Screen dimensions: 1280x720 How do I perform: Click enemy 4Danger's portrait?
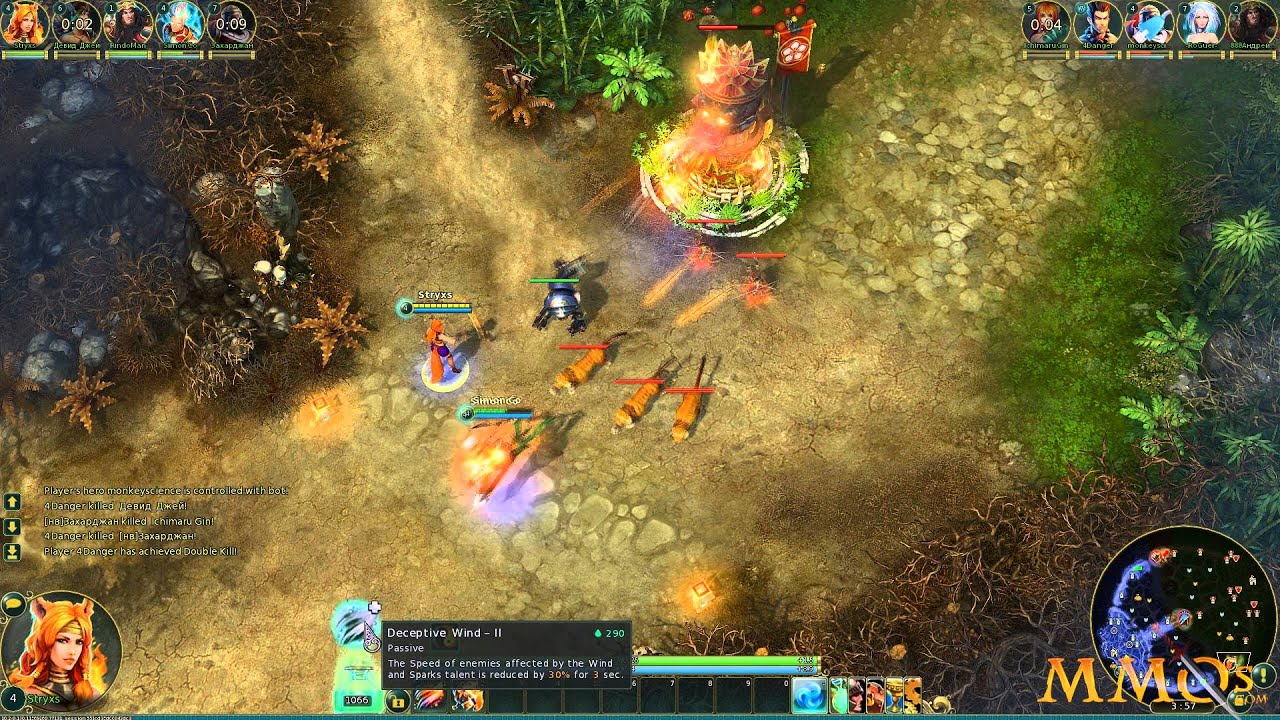pyautogui.click(x=1098, y=23)
